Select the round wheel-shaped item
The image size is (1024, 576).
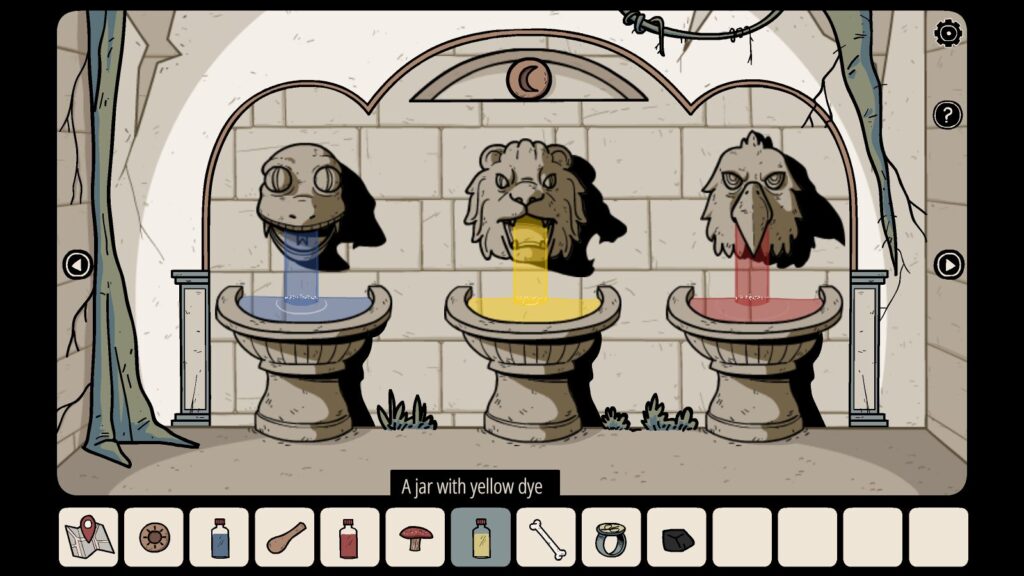tap(154, 537)
